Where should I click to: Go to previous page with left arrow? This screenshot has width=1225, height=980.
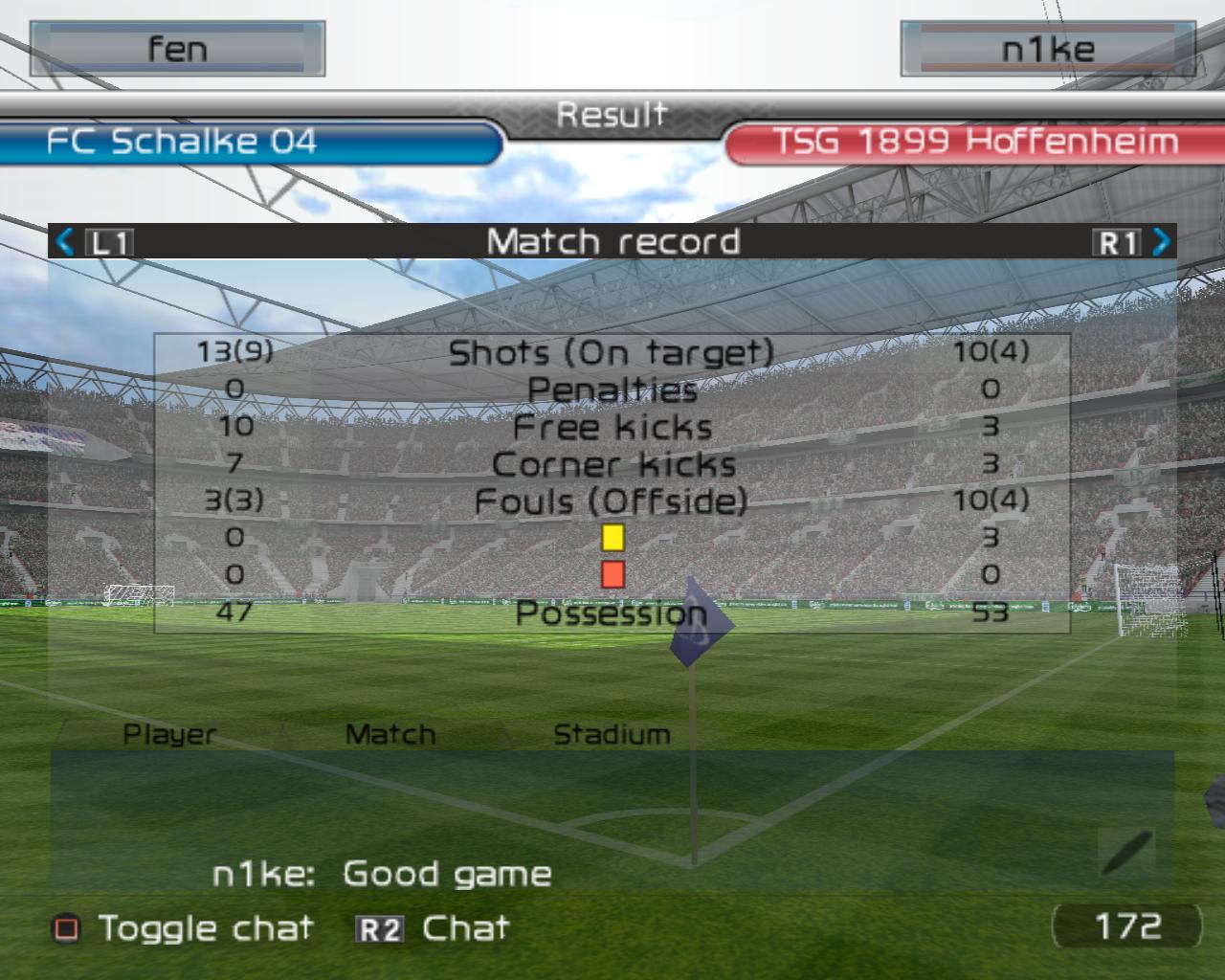pyautogui.click(x=65, y=242)
